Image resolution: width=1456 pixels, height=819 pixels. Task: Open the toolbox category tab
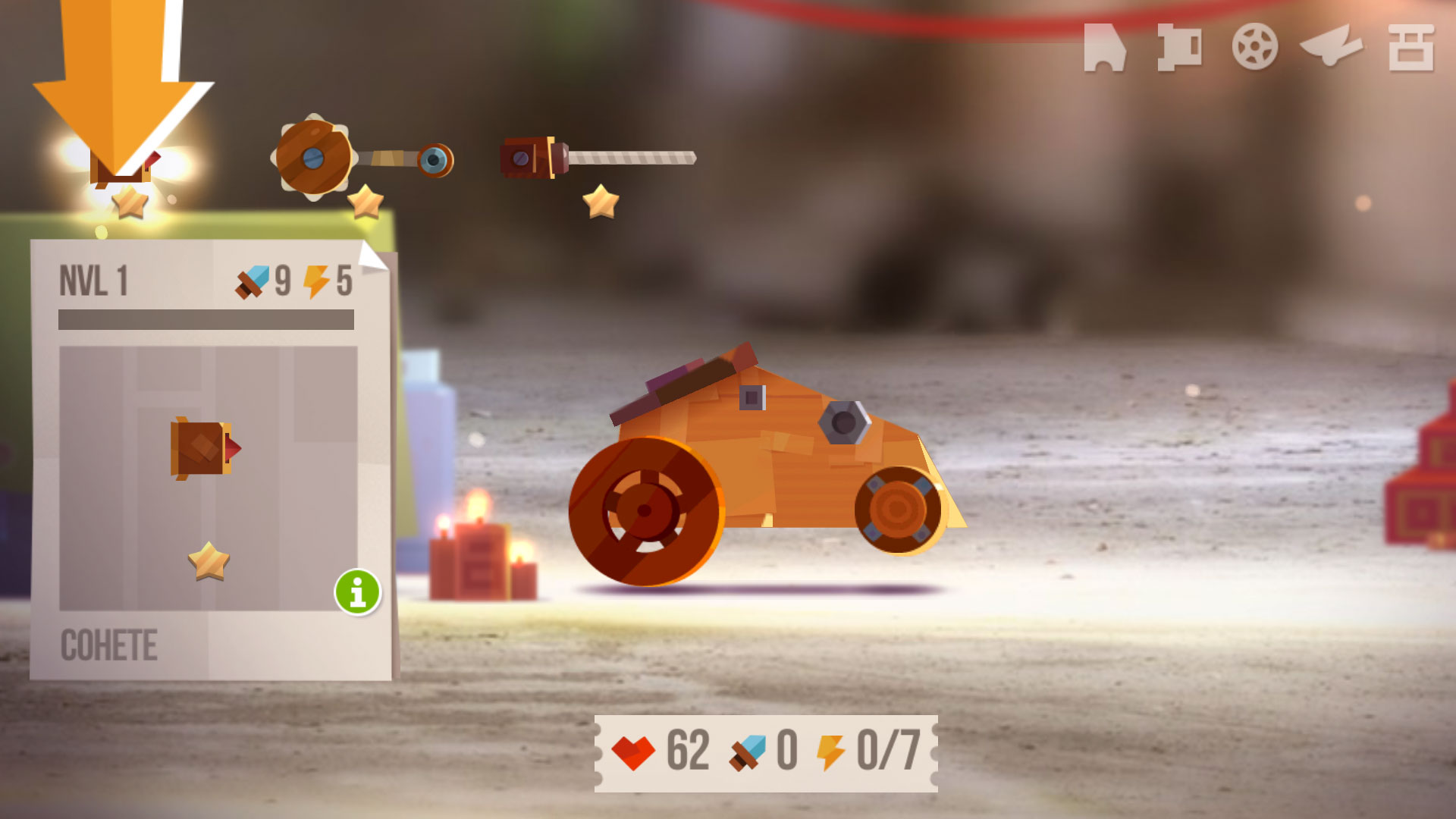[1410, 48]
